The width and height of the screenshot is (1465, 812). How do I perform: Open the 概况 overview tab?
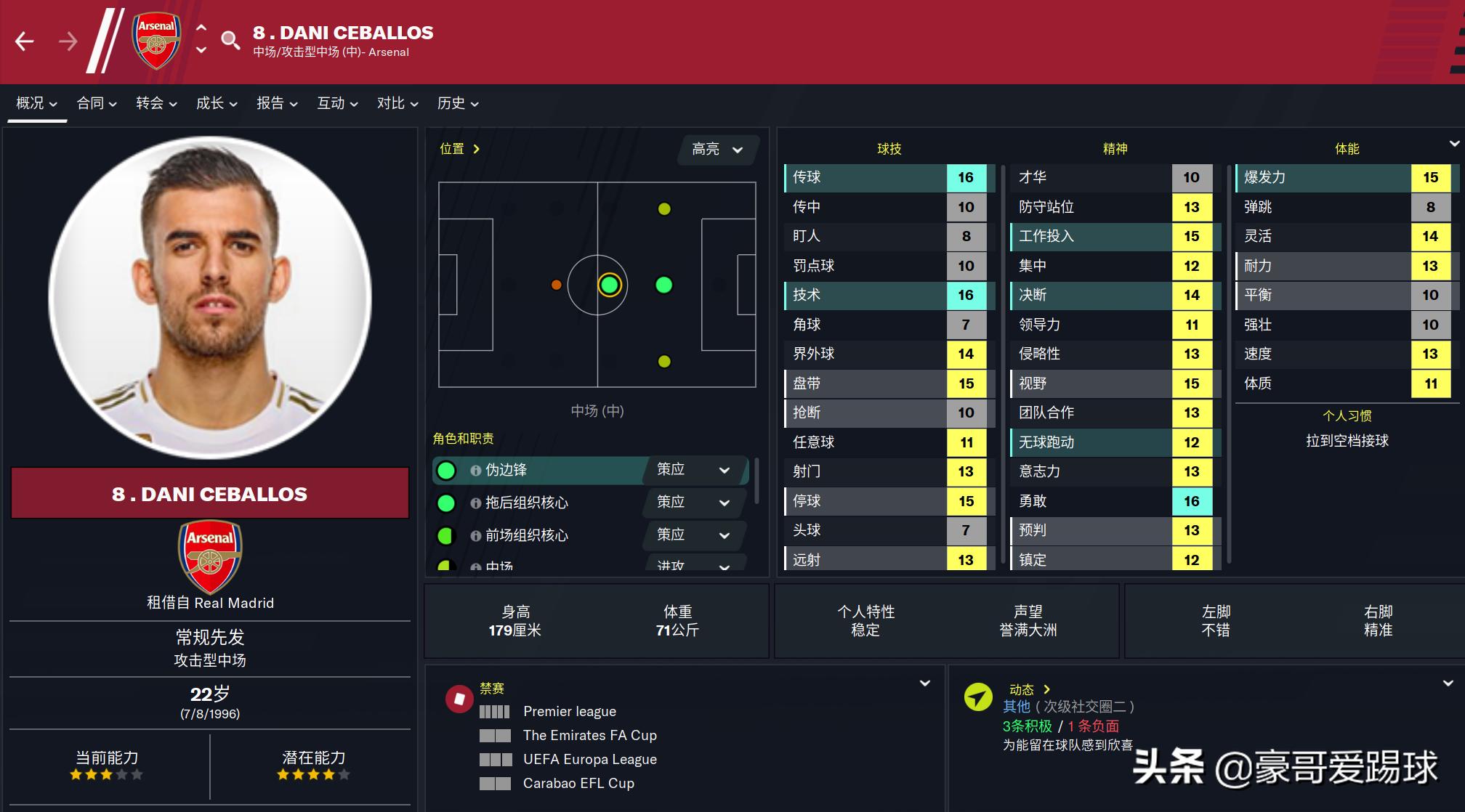click(36, 103)
